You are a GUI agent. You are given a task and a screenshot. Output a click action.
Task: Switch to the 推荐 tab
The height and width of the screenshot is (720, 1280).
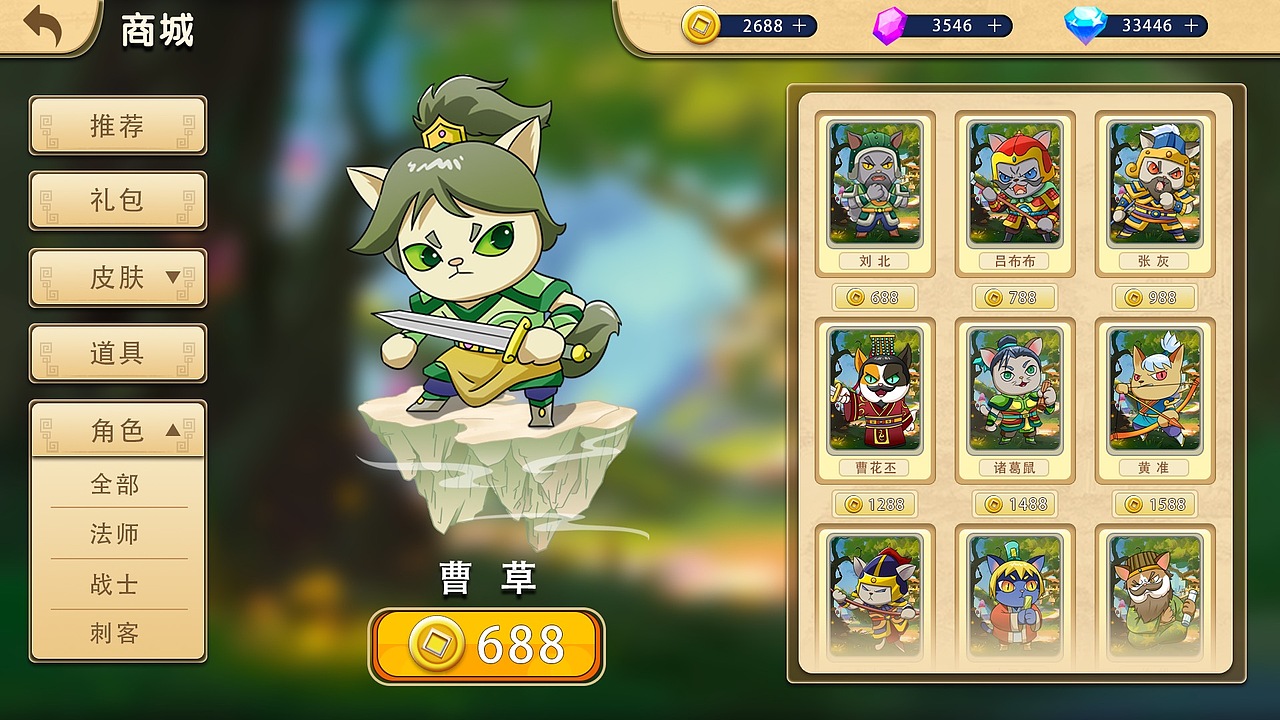117,126
